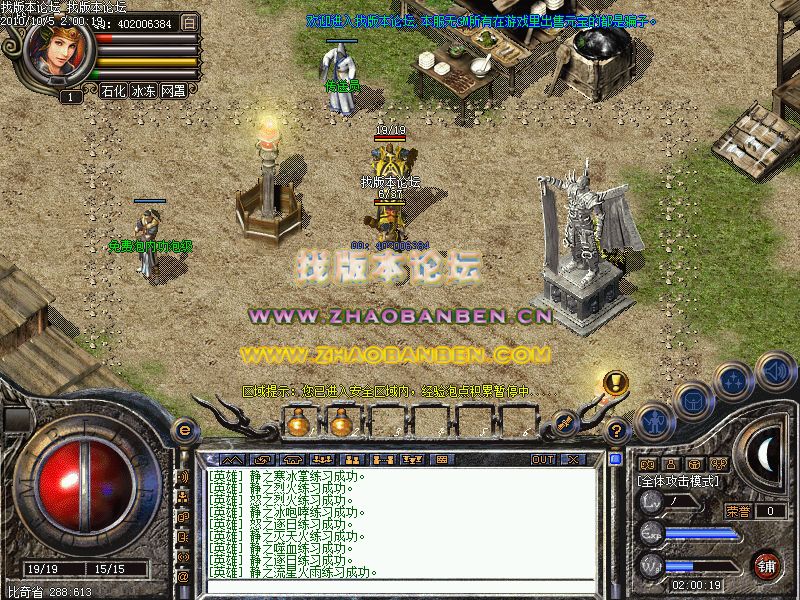The width and height of the screenshot is (800, 600).
Task: Open the skills panel (sparkles icon)
Action: (735, 380)
